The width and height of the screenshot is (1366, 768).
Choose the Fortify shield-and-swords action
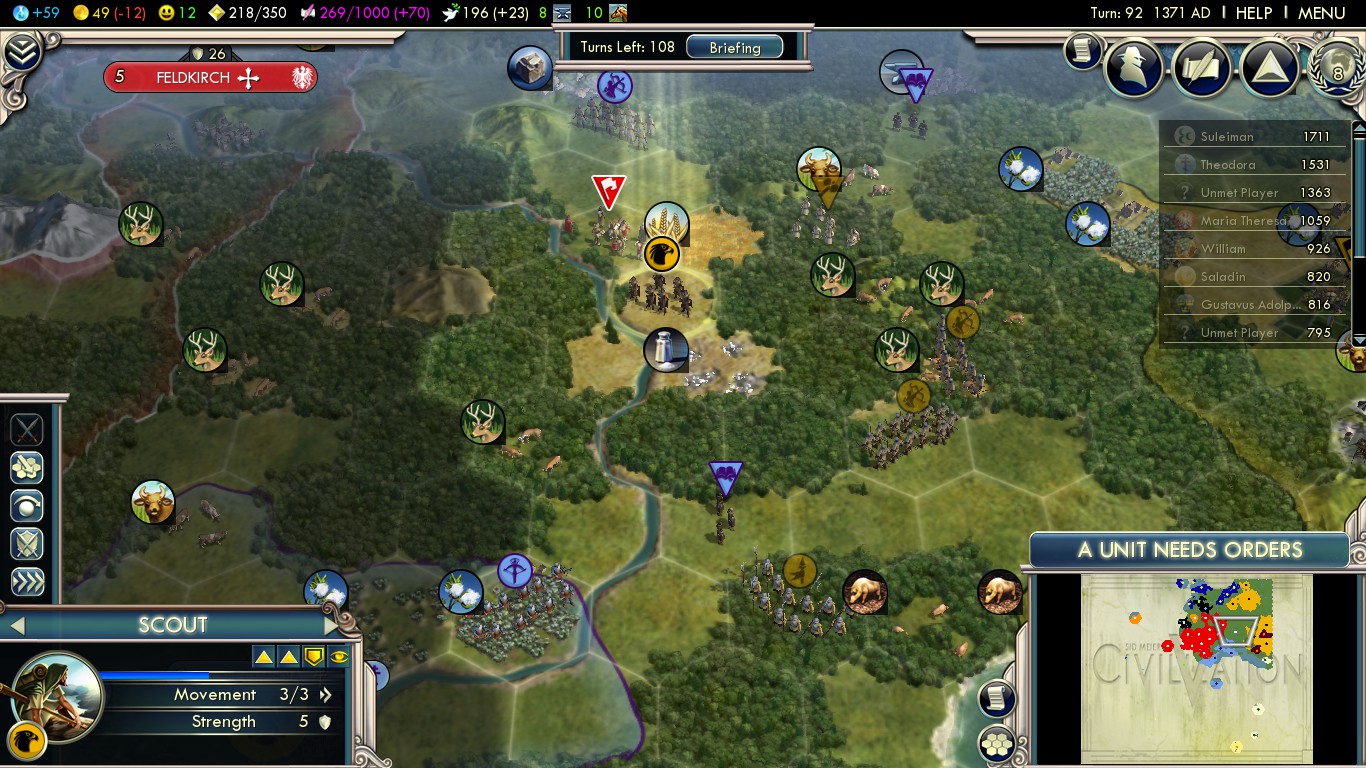point(27,543)
